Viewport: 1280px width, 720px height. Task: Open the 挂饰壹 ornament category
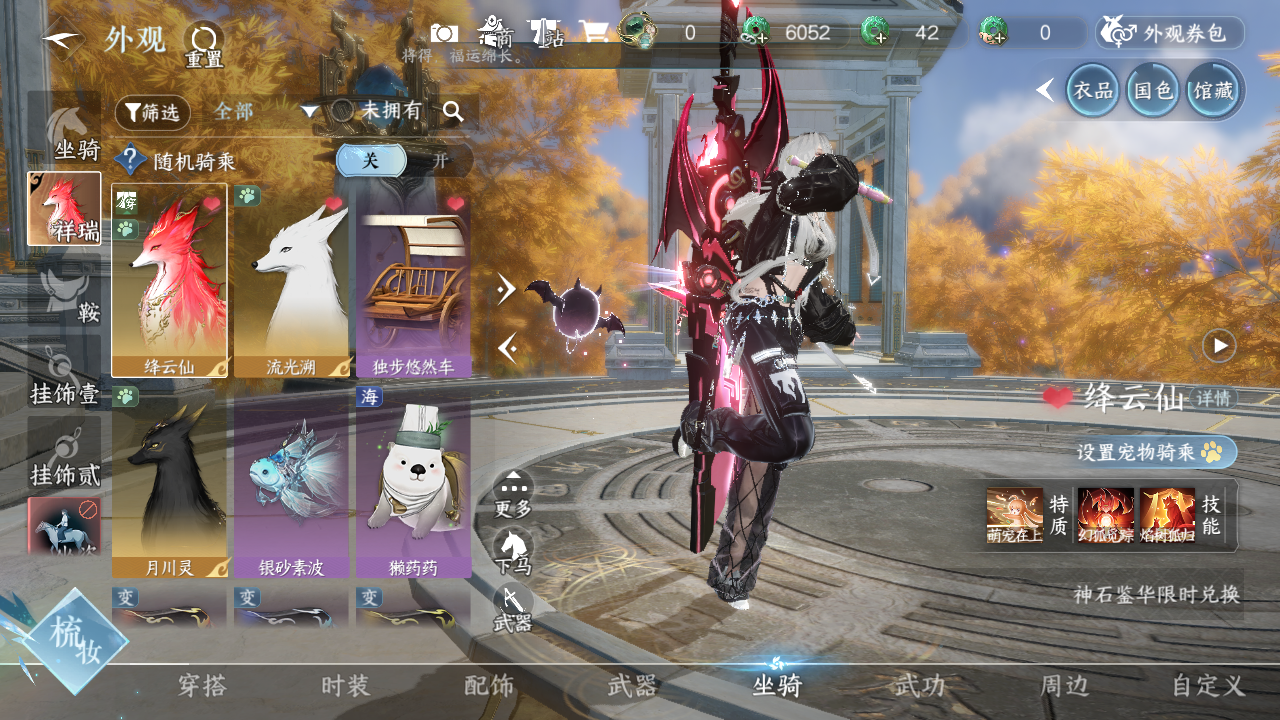(x=65, y=377)
